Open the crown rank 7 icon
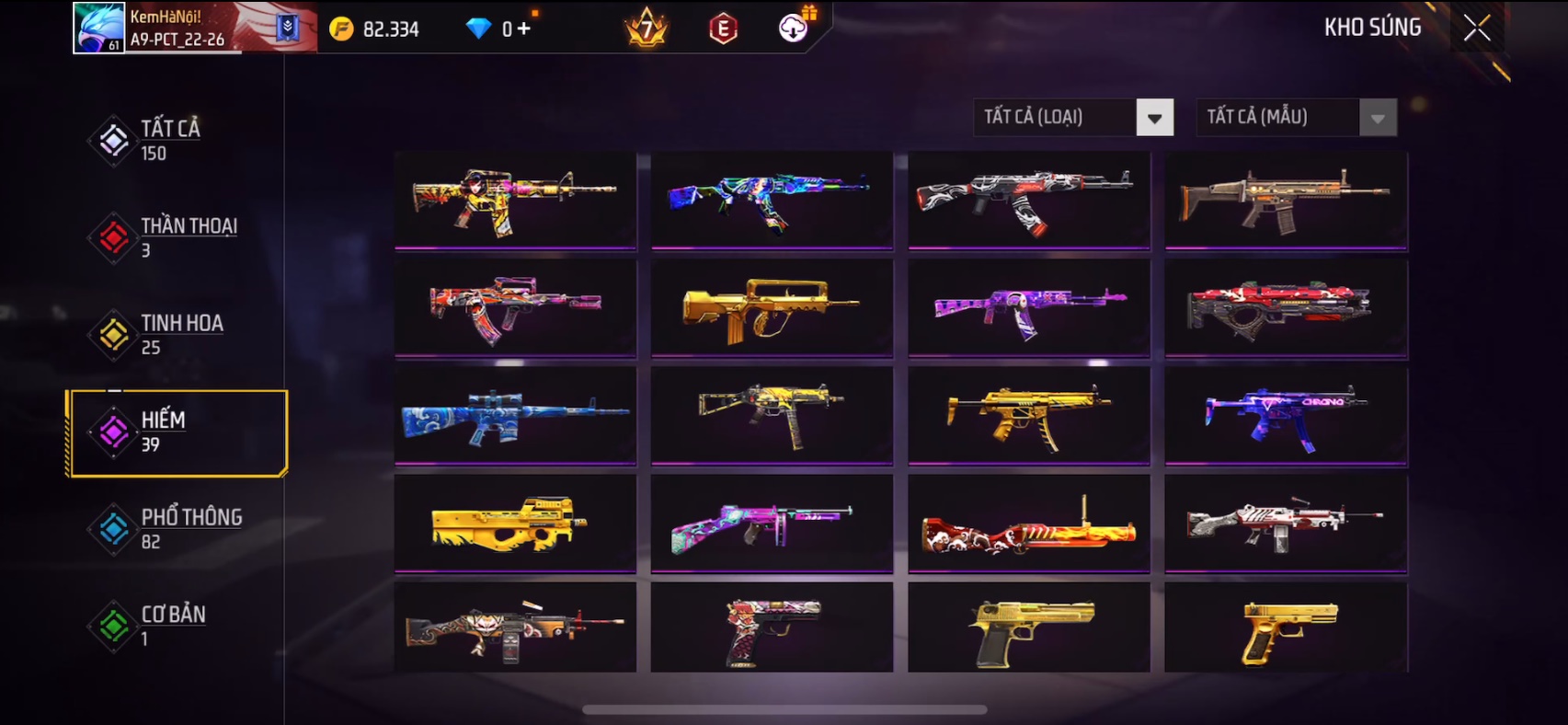The image size is (1568, 725). (647, 29)
